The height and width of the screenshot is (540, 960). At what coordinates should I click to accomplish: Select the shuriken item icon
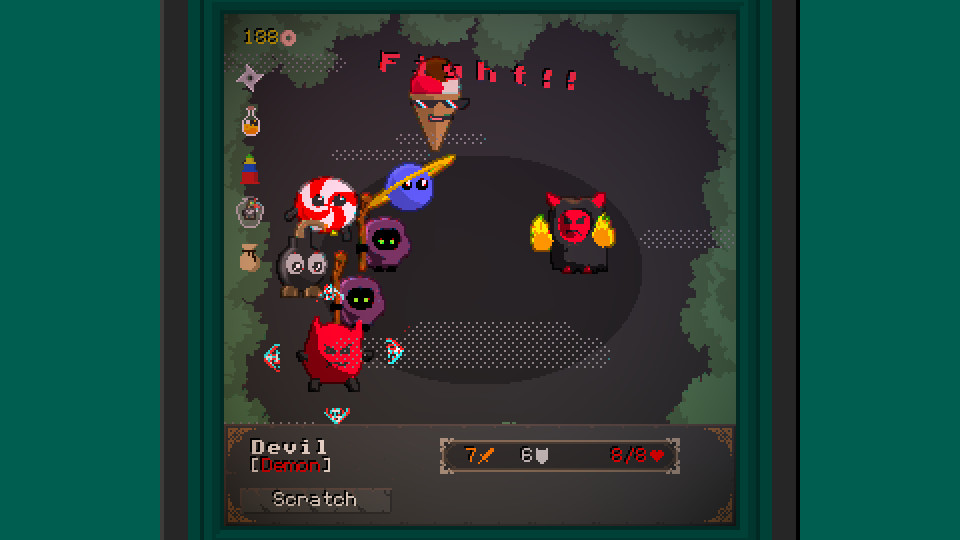click(250, 77)
